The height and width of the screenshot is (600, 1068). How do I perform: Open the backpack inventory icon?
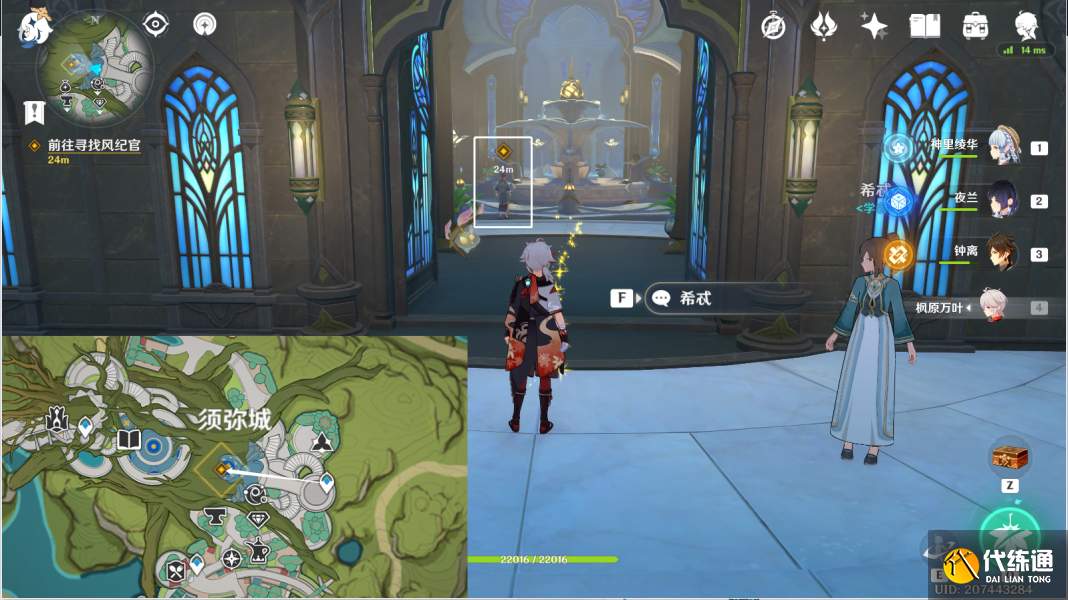tap(975, 26)
